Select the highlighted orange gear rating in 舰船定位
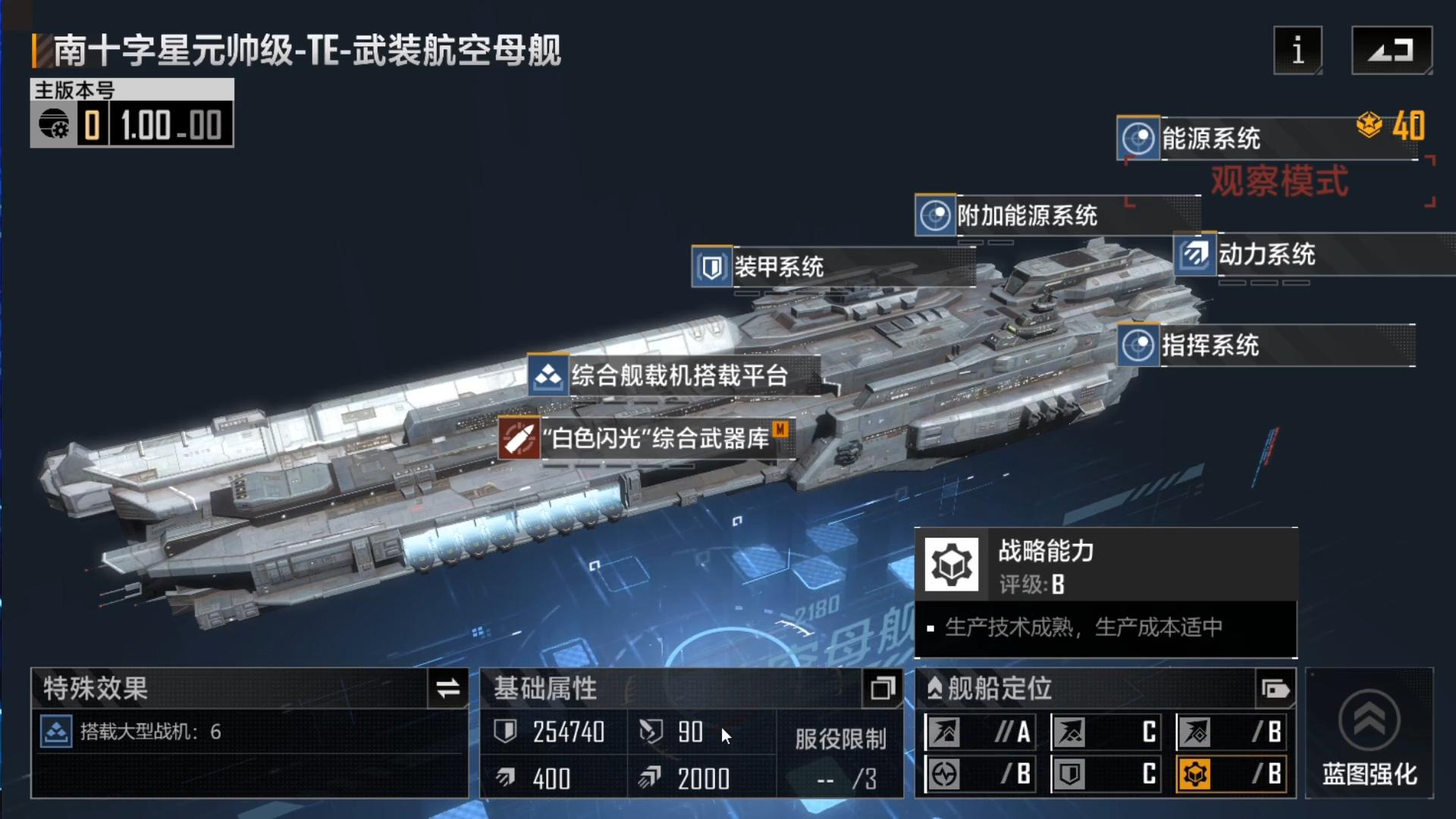1456x819 pixels. click(x=1232, y=775)
